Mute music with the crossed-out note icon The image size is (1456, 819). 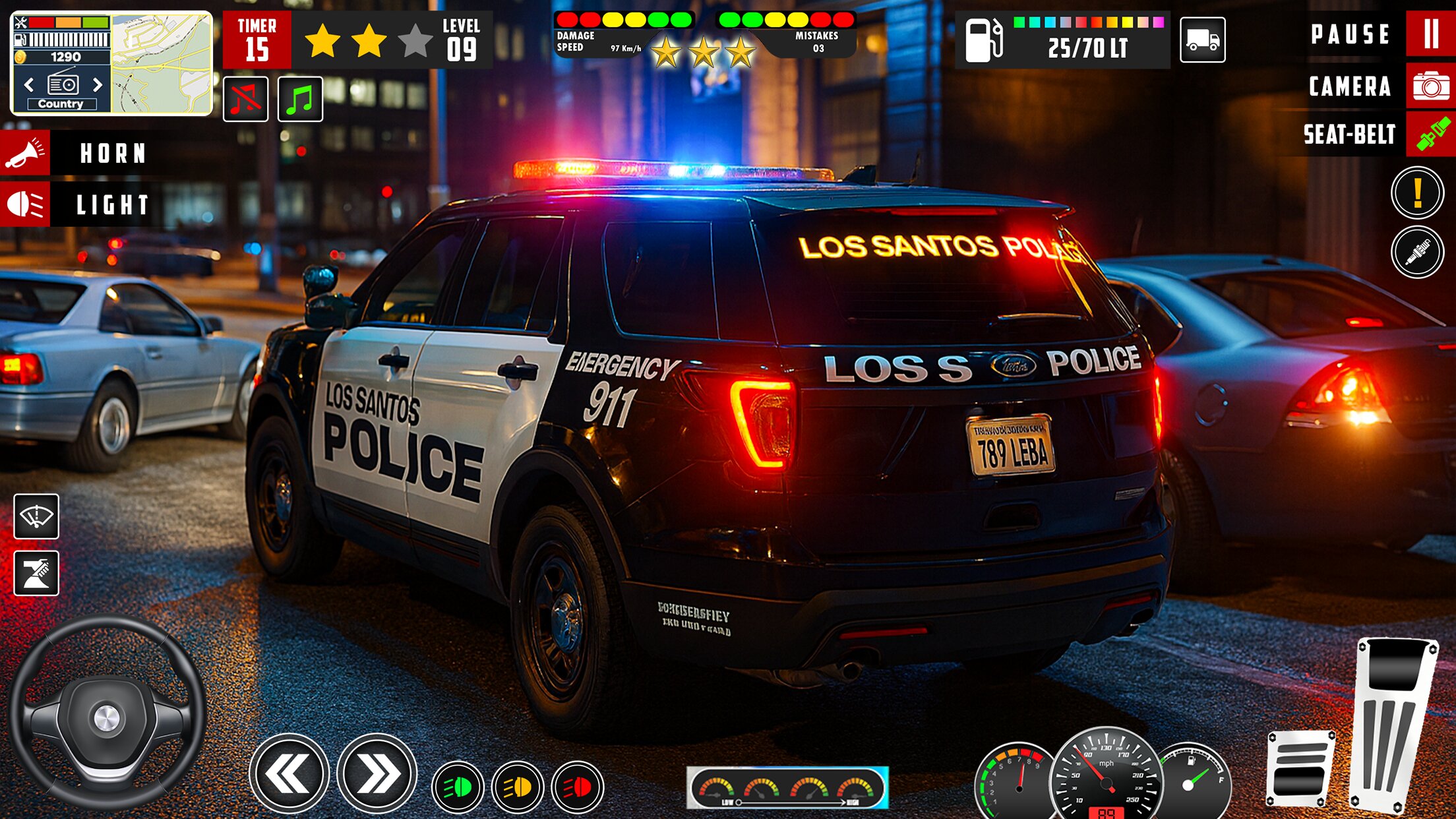click(x=245, y=100)
